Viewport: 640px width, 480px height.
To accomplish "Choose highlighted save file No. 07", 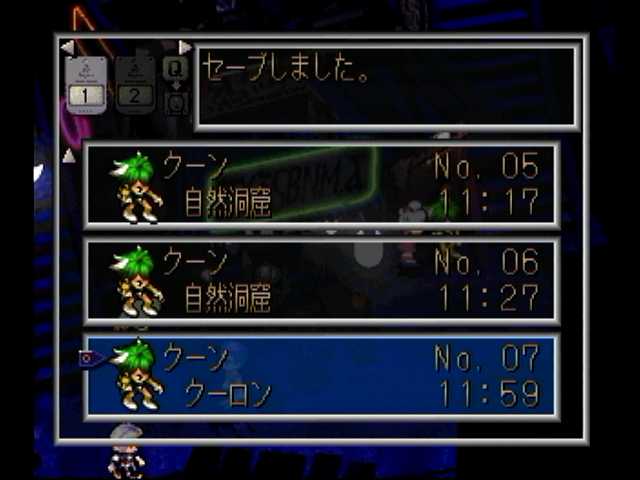I will click(x=321, y=376).
